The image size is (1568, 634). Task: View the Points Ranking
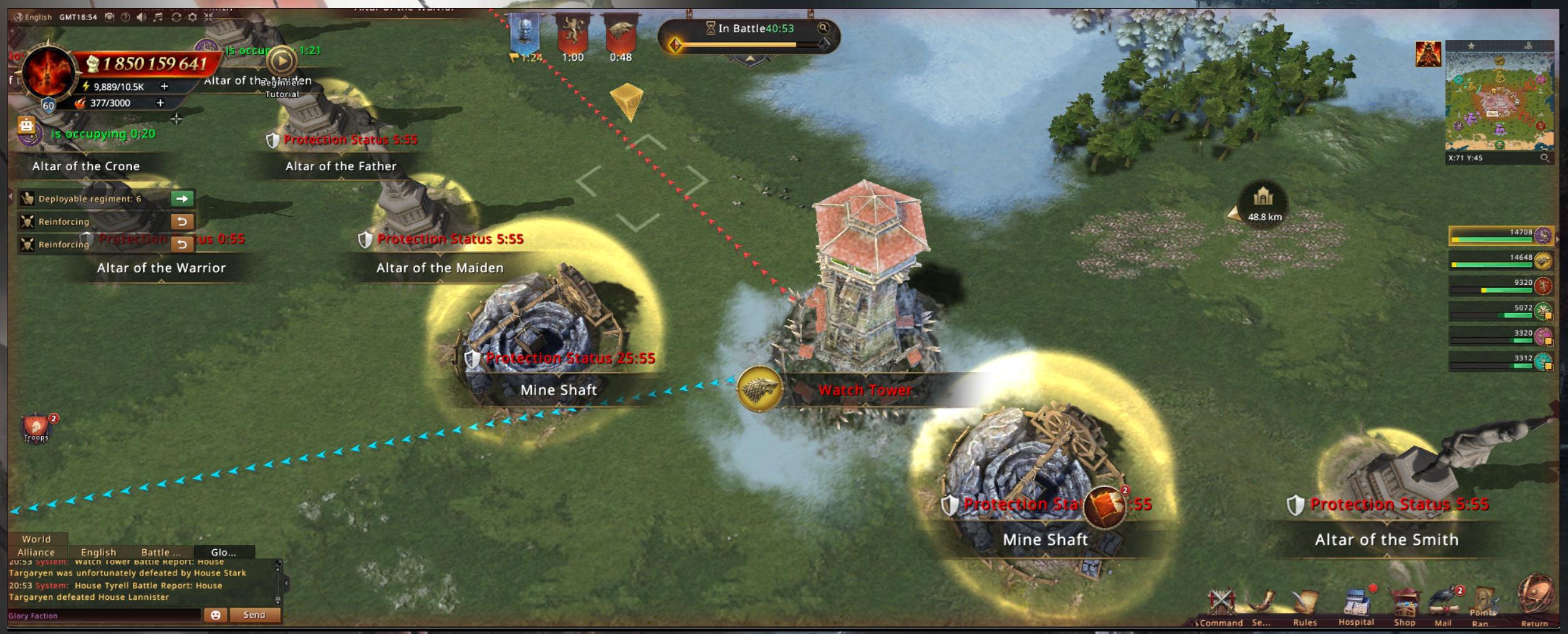pyautogui.click(x=1484, y=603)
